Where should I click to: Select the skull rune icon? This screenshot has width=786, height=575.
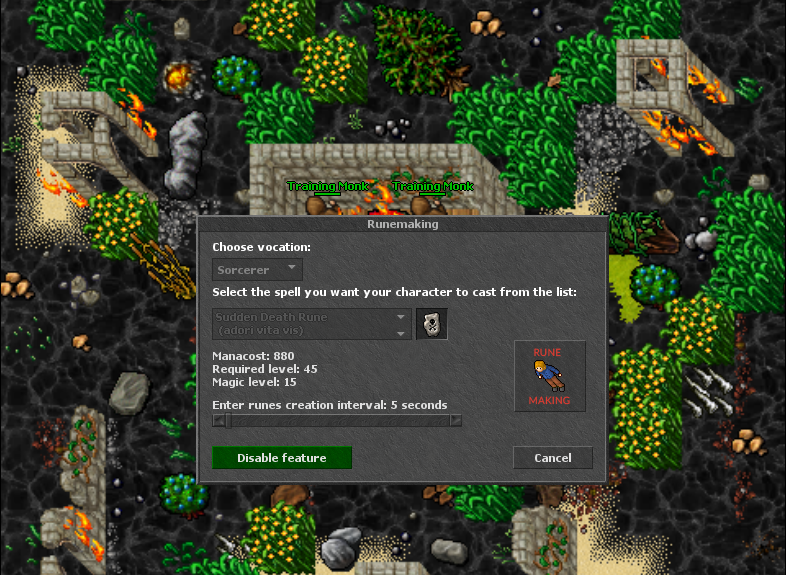431,324
